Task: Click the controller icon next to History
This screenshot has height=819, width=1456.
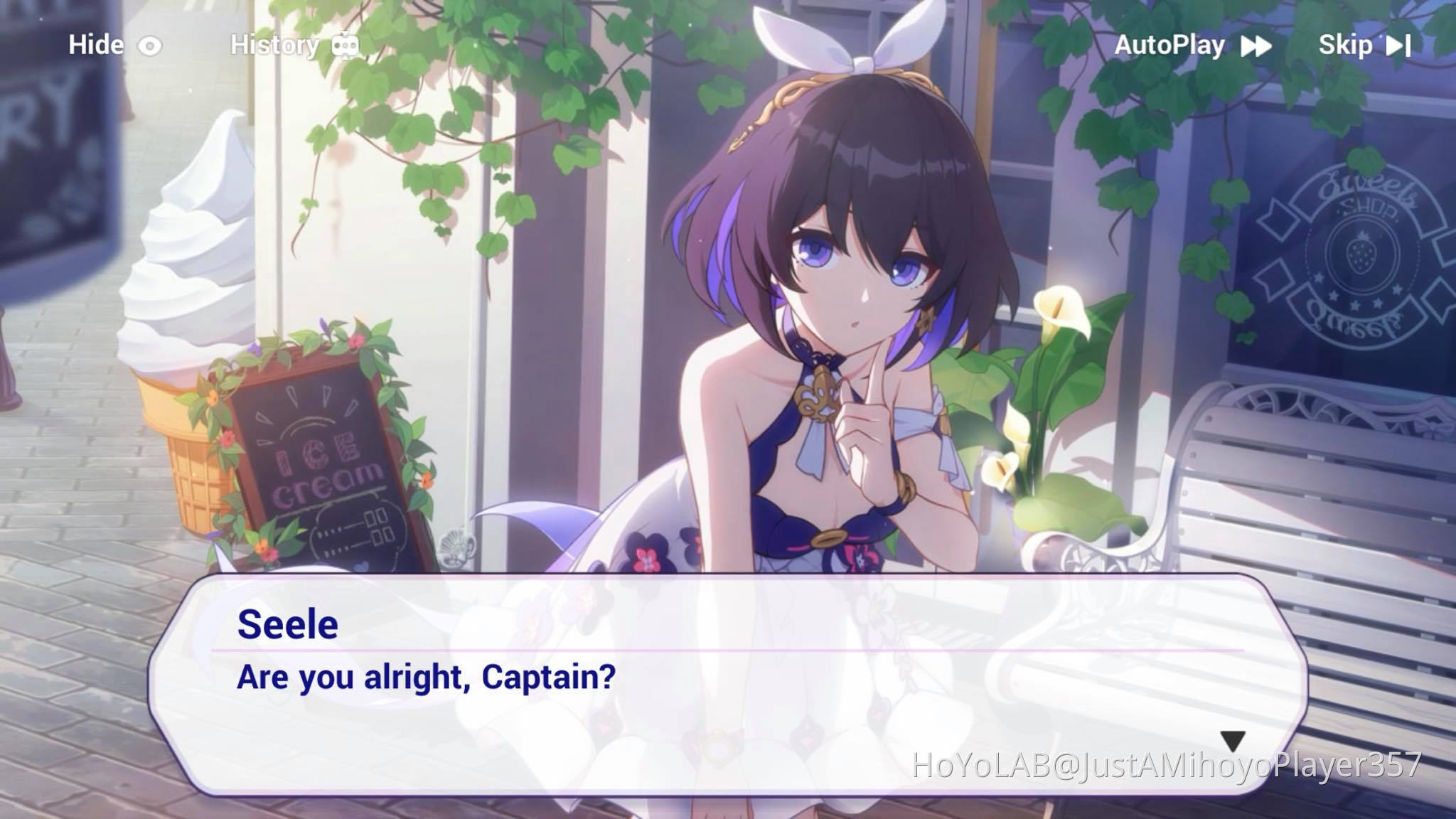Action: coord(345,45)
